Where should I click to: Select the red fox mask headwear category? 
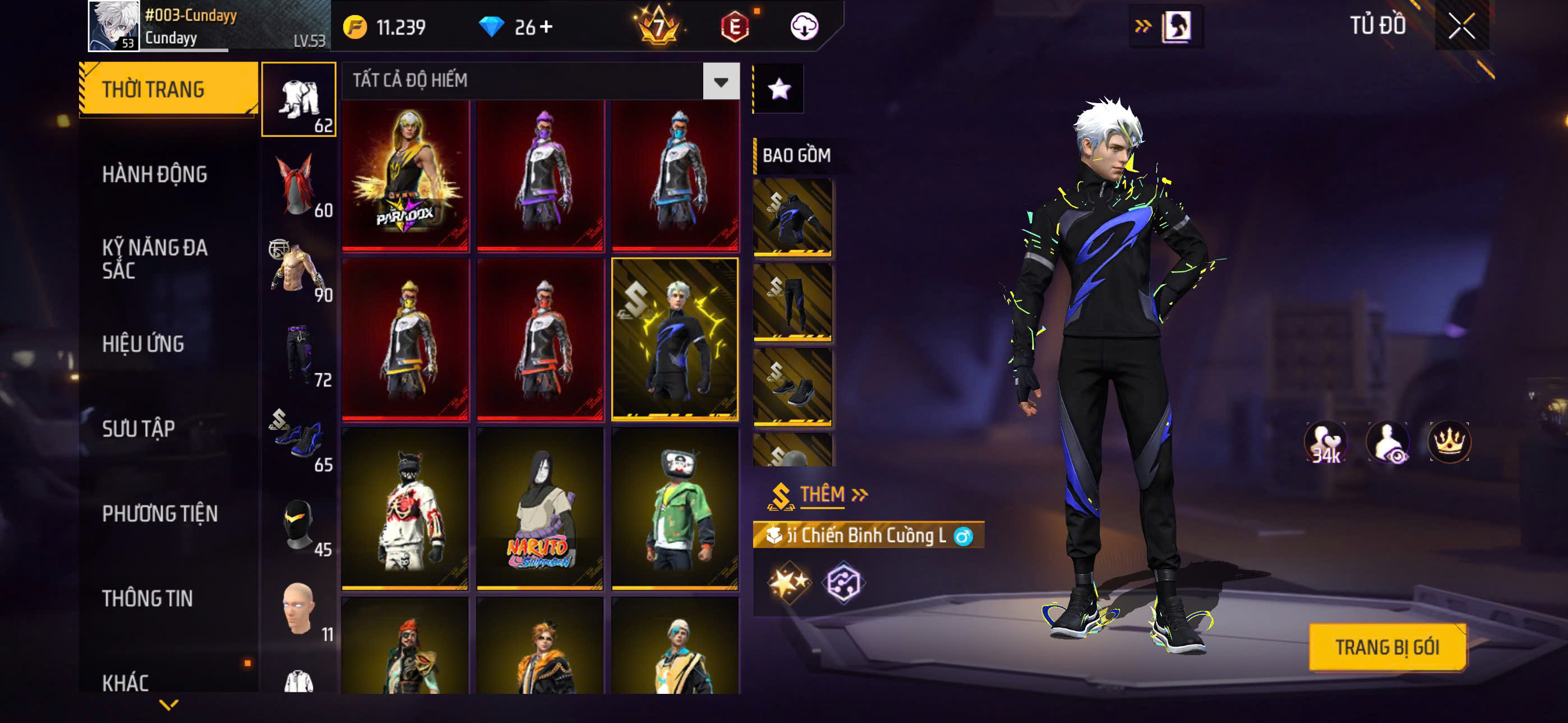click(298, 185)
